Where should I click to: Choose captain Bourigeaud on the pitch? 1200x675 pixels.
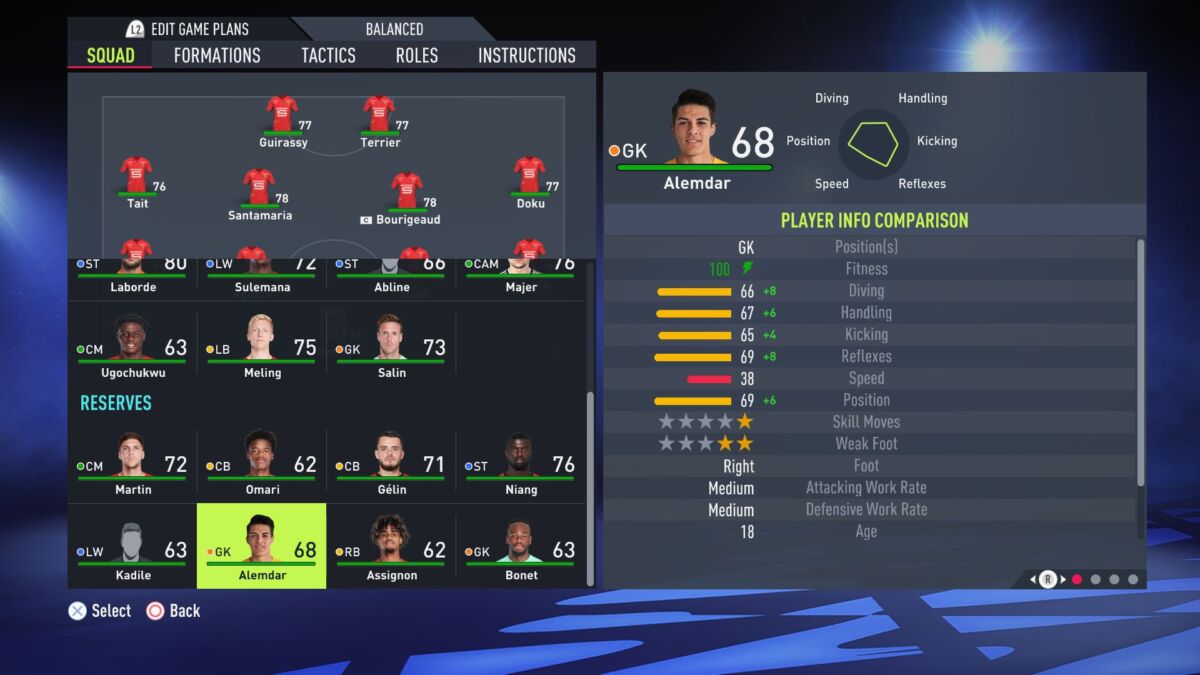click(407, 194)
